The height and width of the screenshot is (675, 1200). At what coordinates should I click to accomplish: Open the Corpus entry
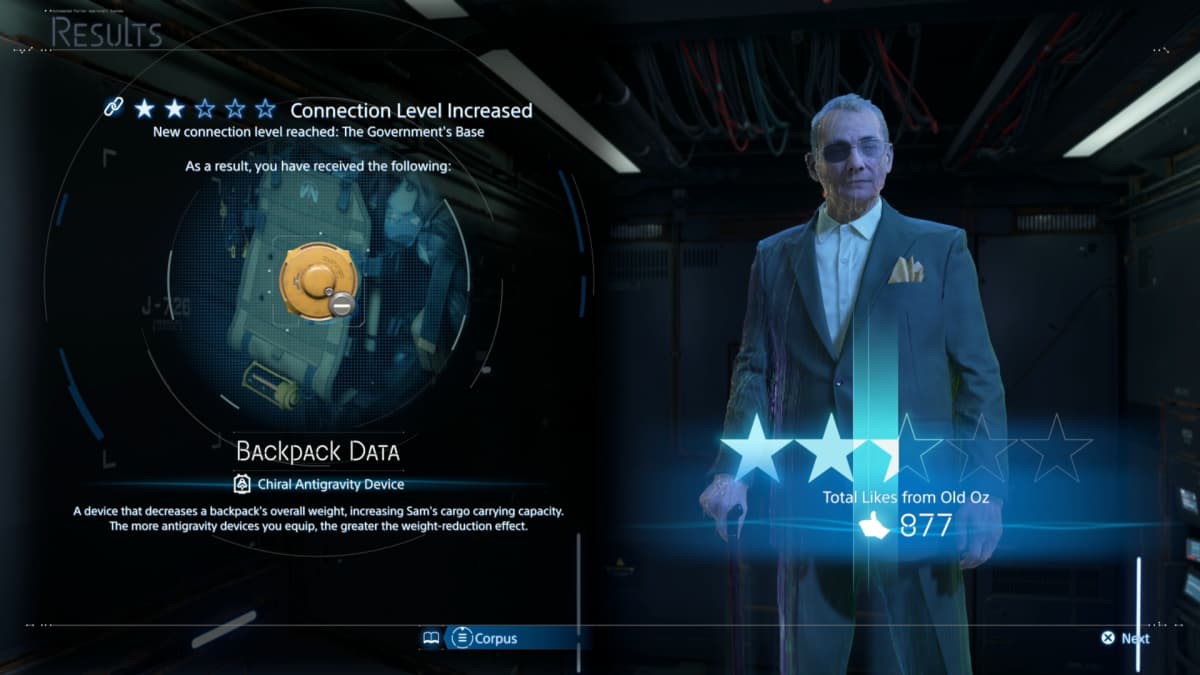coord(484,638)
